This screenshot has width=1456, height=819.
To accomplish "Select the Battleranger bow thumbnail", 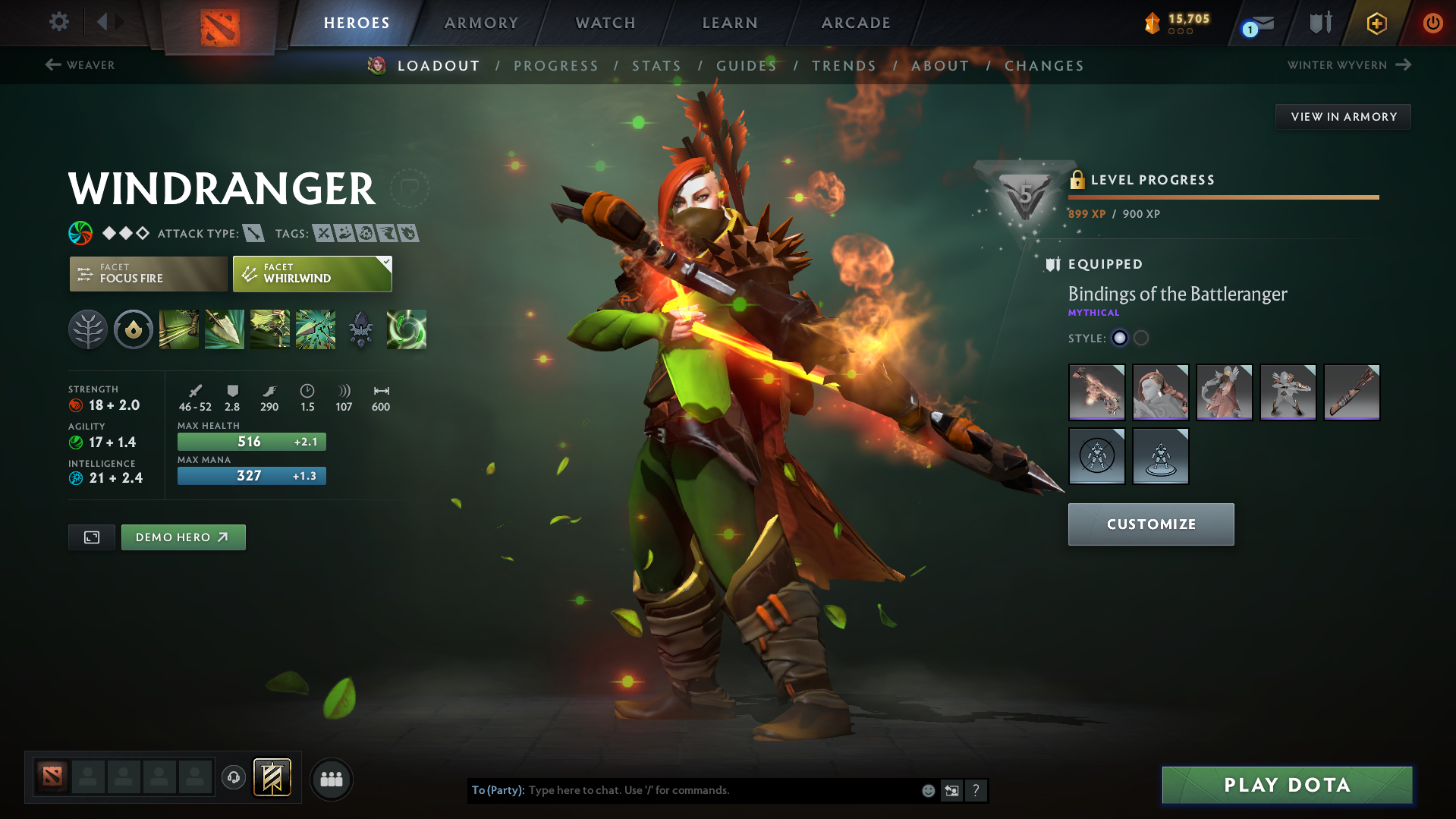I will [x=1096, y=392].
